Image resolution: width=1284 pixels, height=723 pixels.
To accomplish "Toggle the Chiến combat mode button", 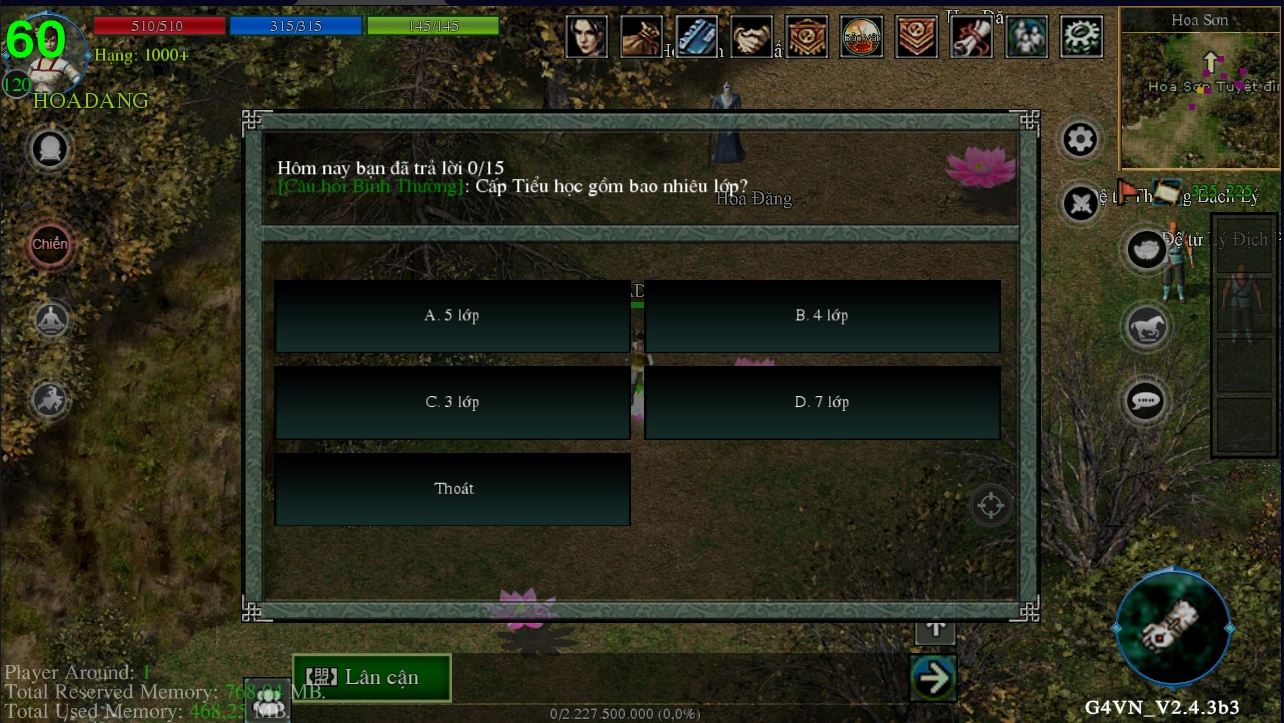I will click(50, 244).
